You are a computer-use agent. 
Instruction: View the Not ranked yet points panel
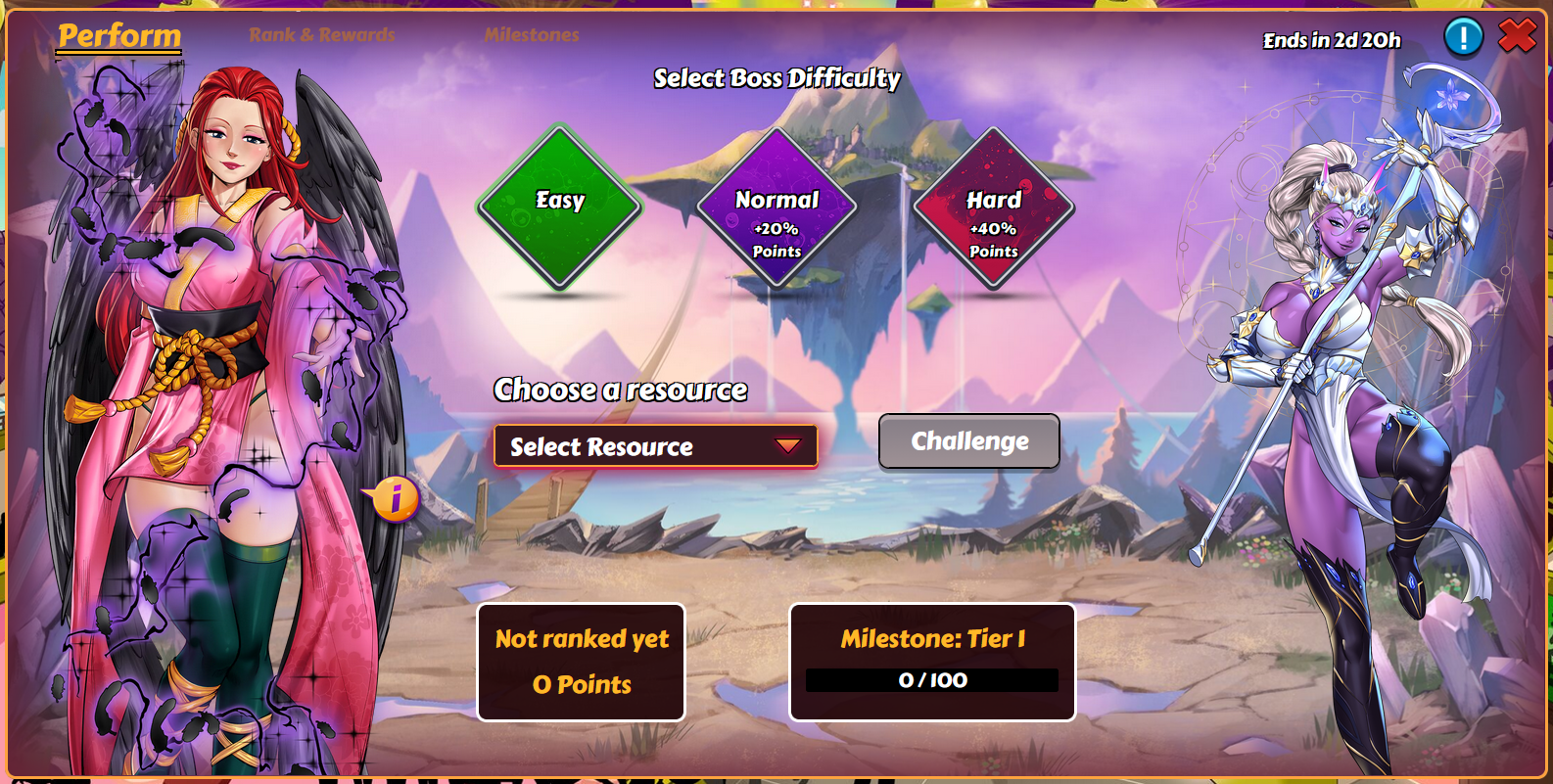click(582, 663)
